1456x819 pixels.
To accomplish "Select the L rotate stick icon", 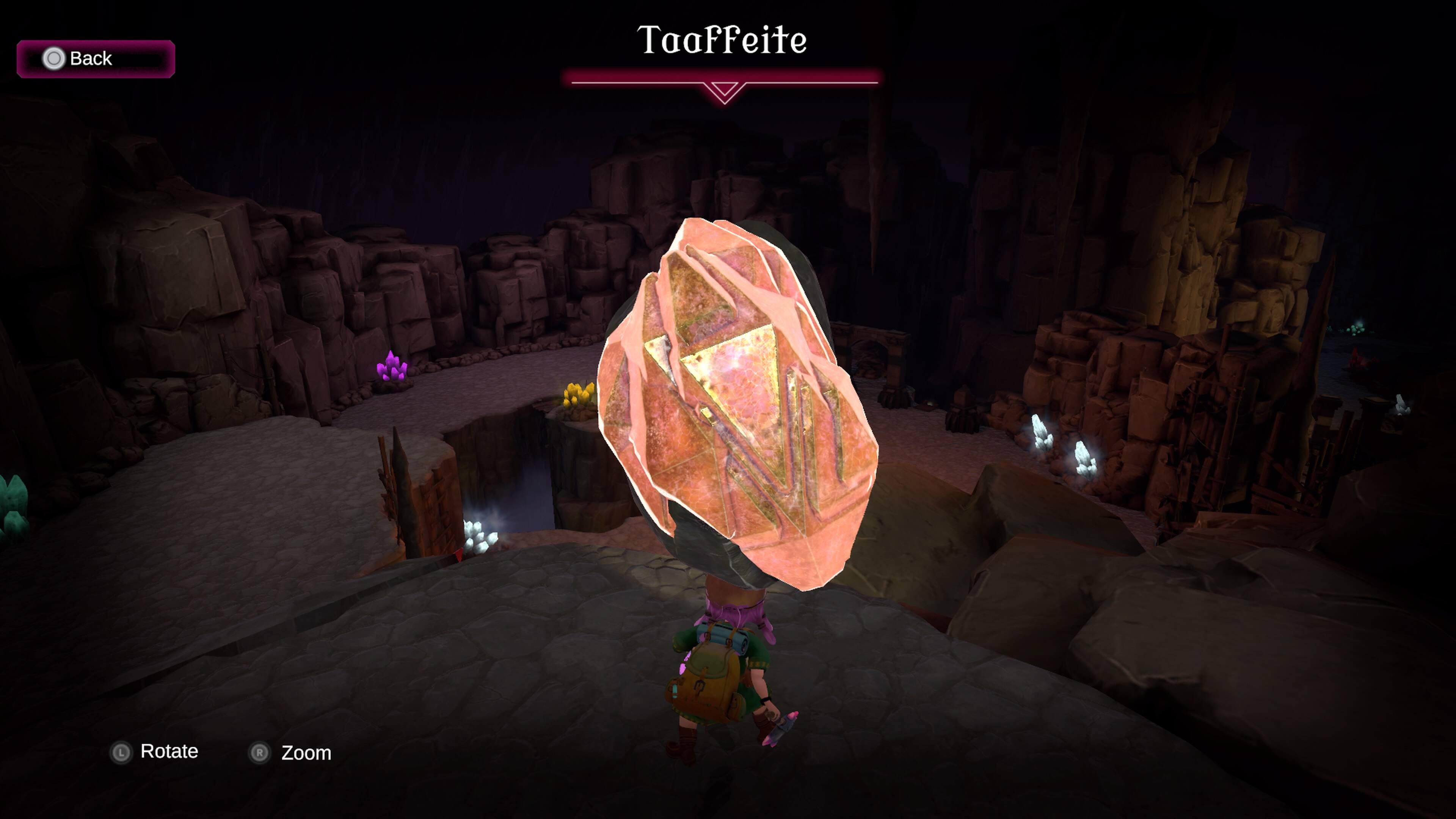I will pyautogui.click(x=121, y=752).
